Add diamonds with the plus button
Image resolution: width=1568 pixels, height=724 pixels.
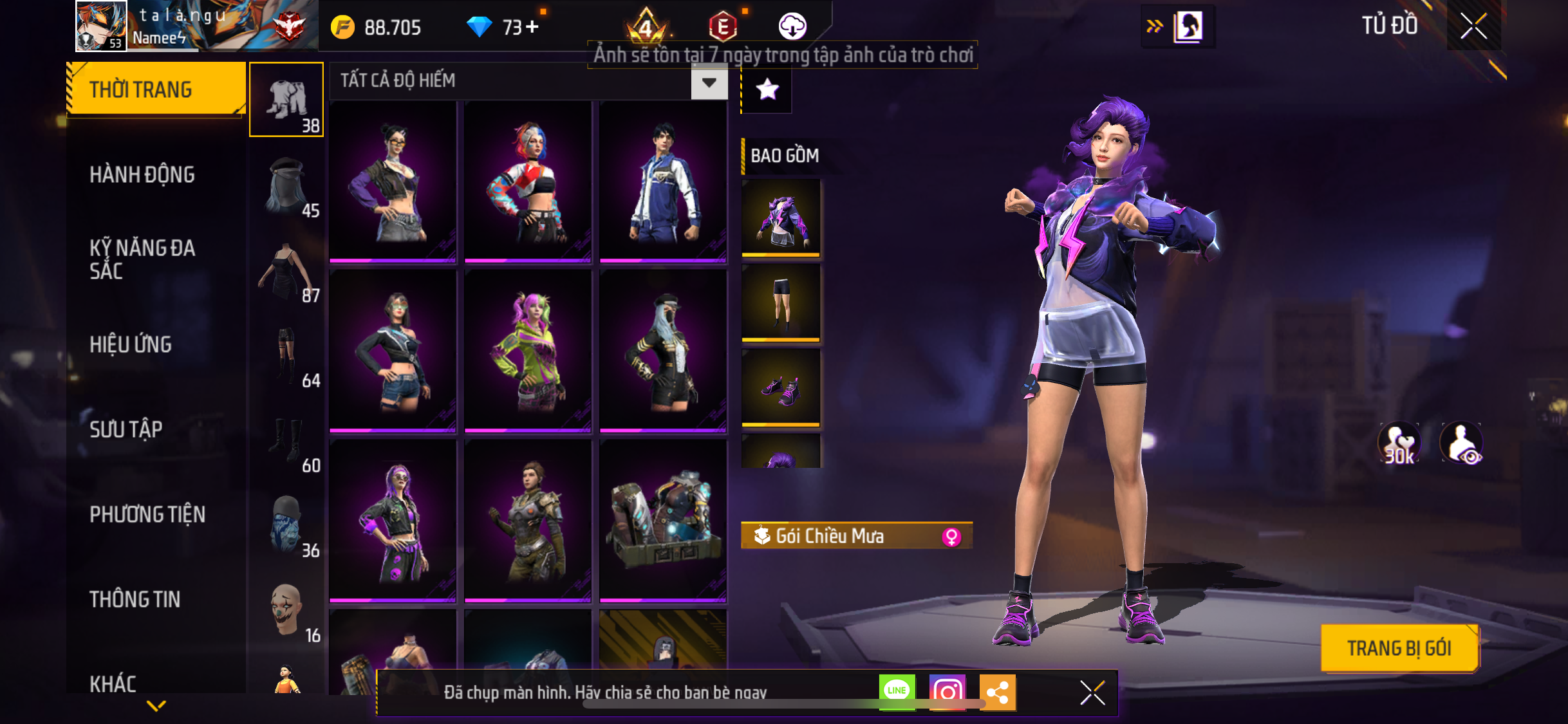[532, 27]
